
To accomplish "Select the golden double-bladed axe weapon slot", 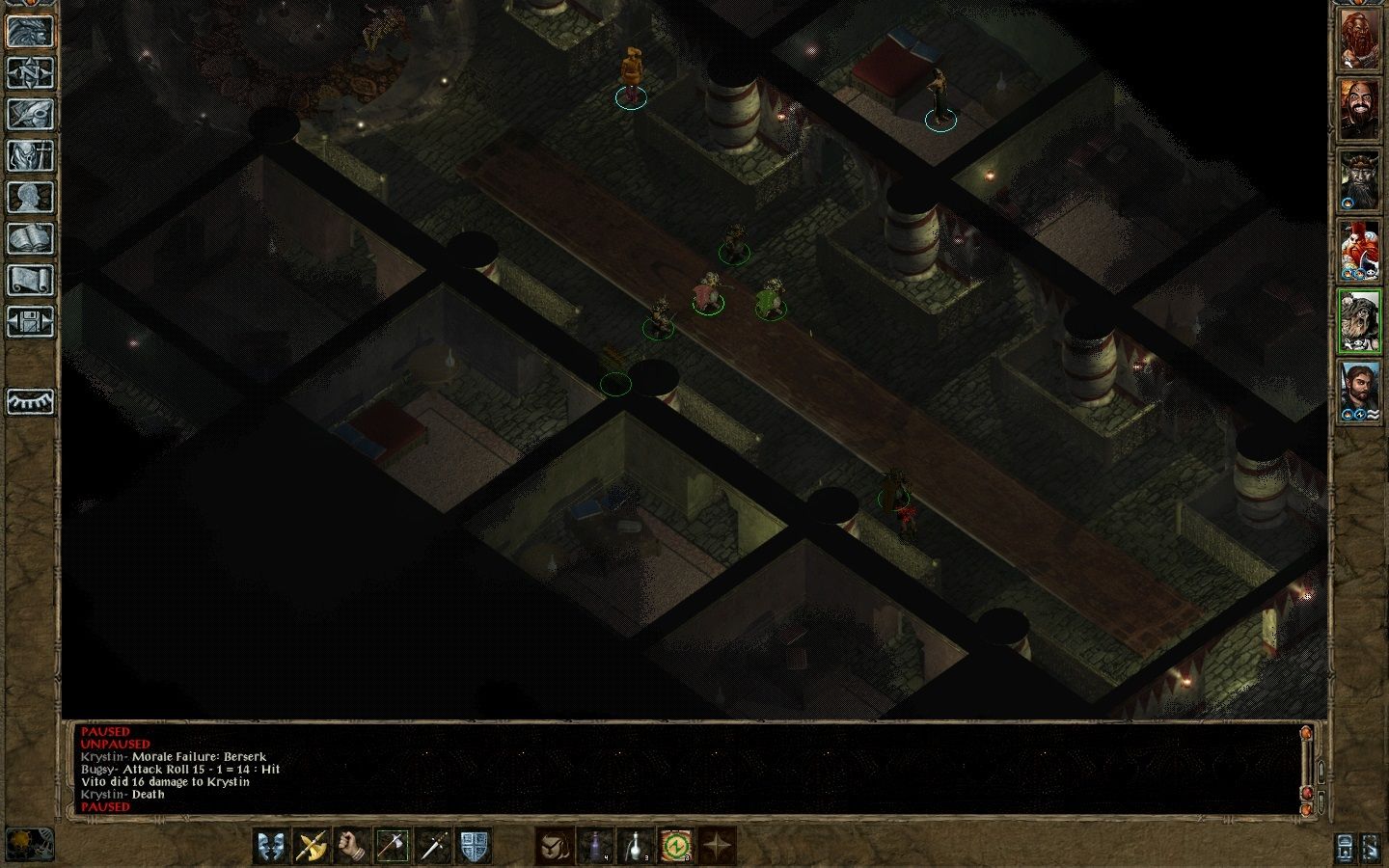I will coord(312,846).
